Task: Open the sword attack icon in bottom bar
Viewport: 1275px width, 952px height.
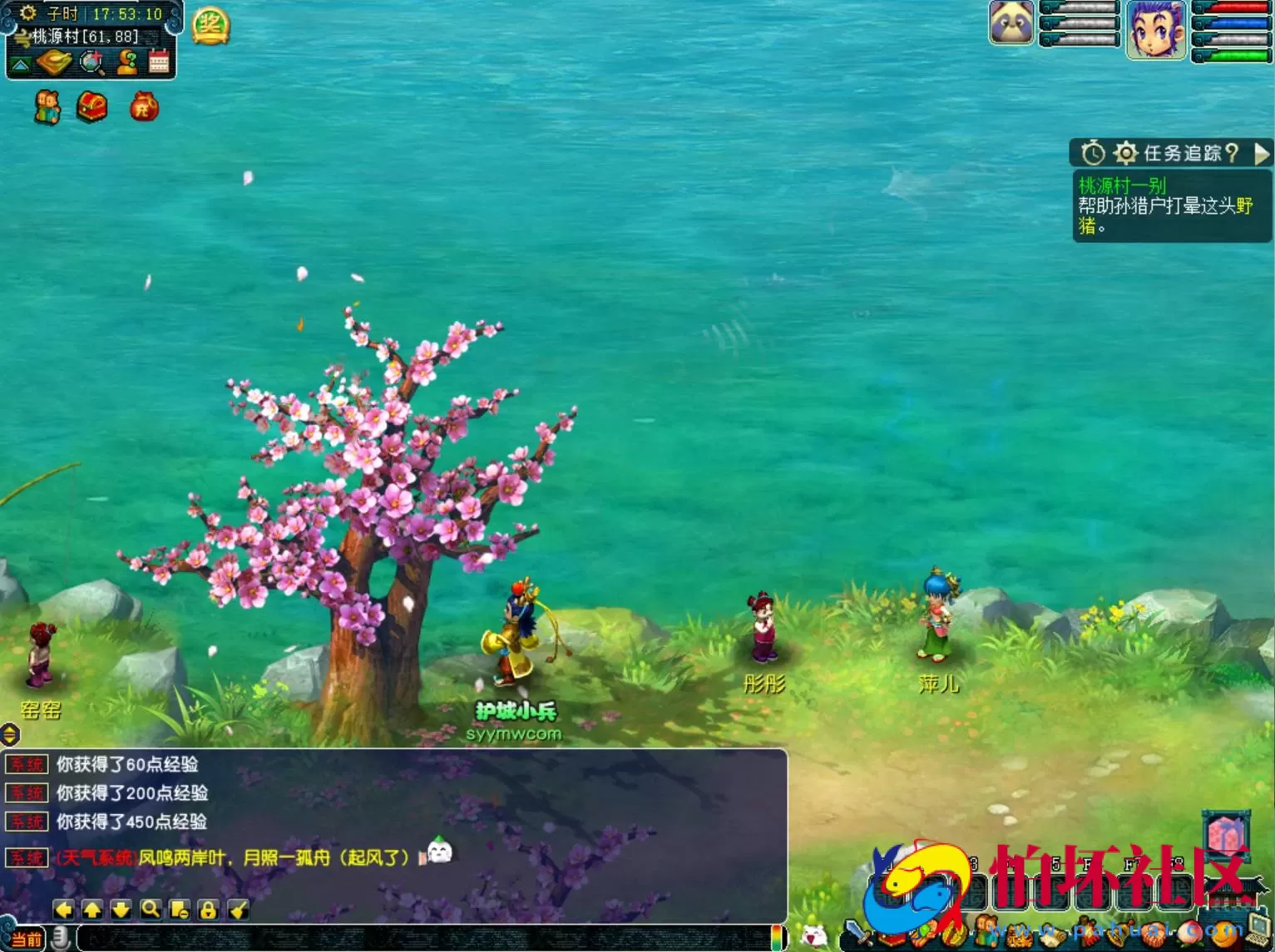Action: tap(857, 933)
